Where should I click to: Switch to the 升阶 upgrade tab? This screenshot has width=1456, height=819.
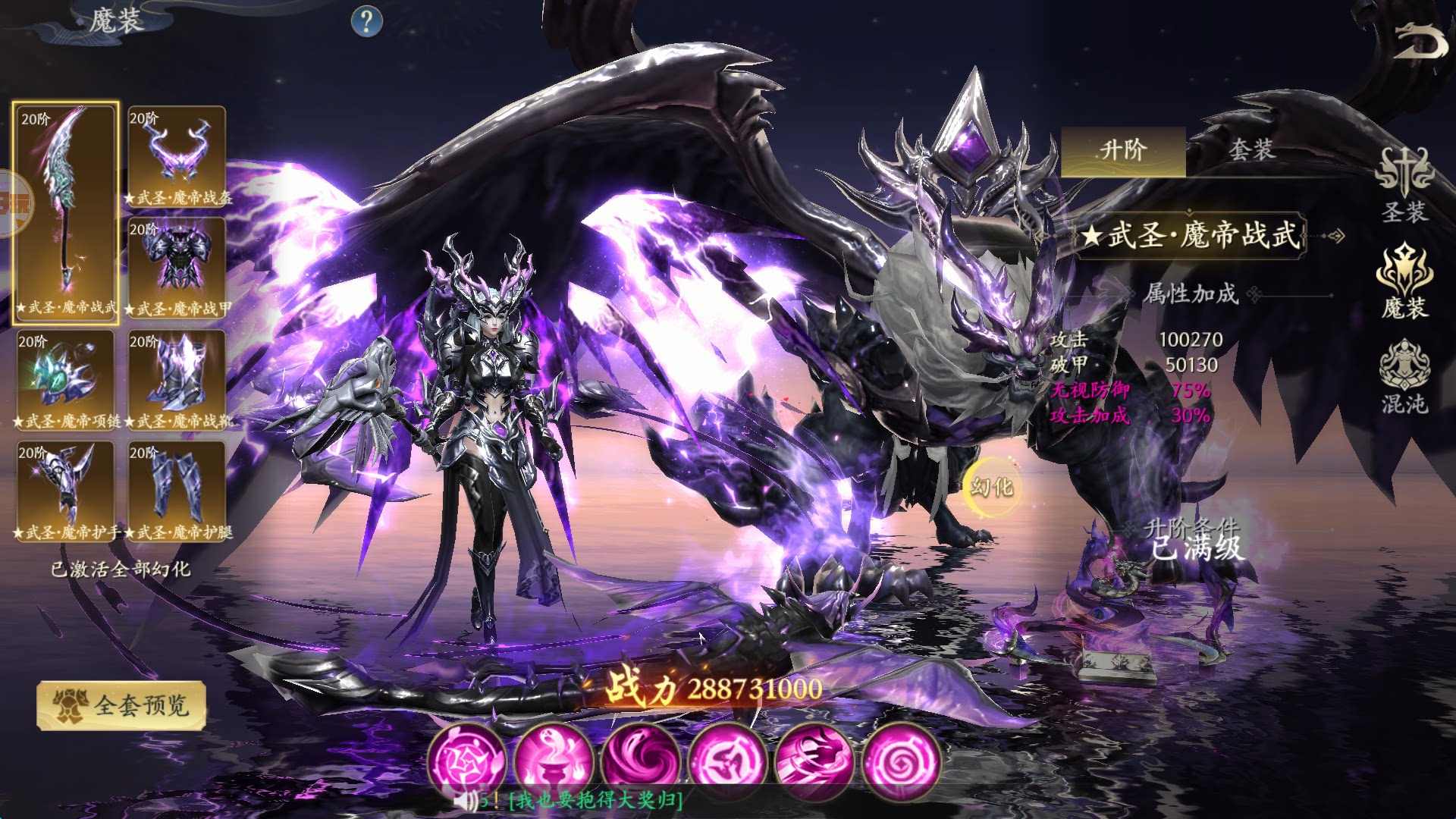pyautogui.click(x=1123, y=150)
